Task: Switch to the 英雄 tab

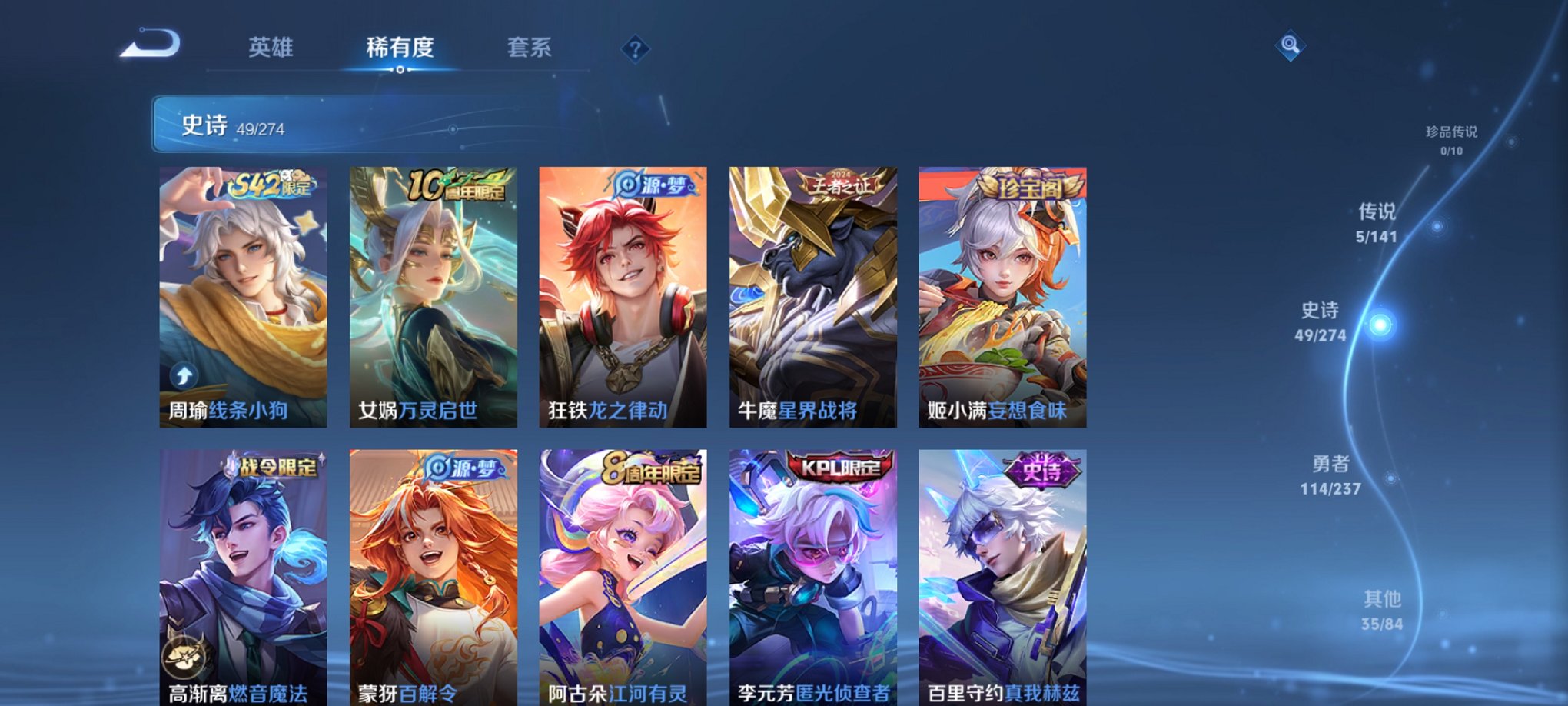Action: (271, 46)
